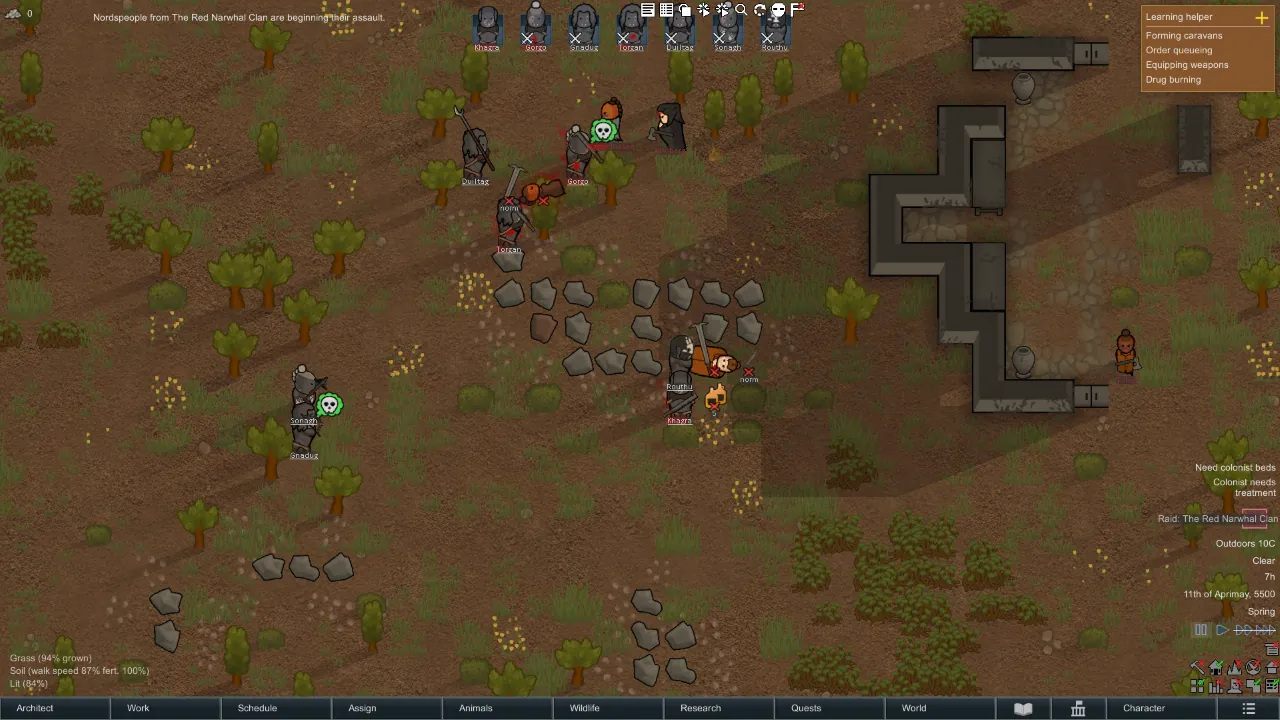Pause the game with the pause button

[x=1201, y=630]
